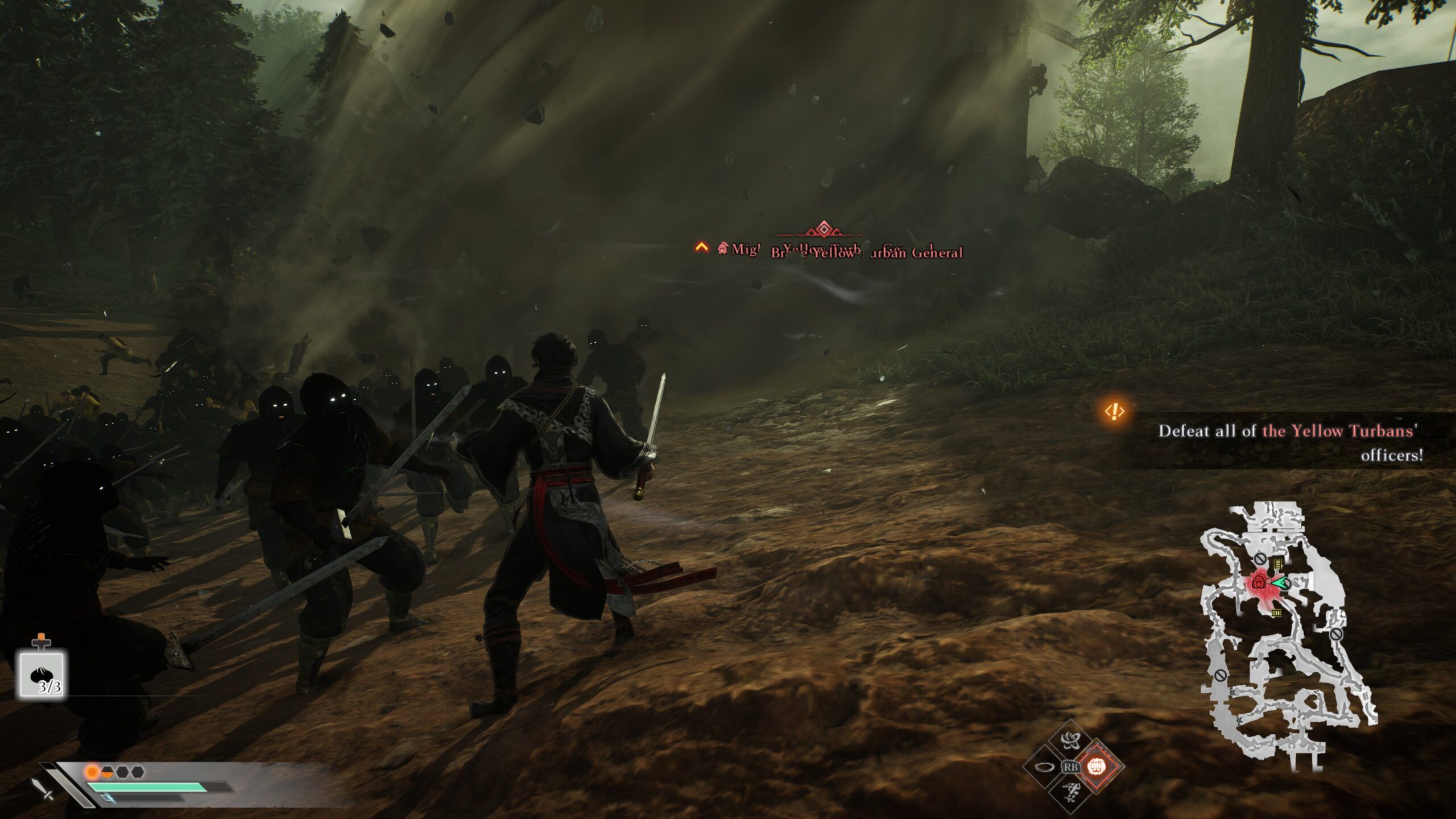Screen dimensions: 1456x819
Task: Click the sword weapon icon
Action: click(x=43, y=788)
